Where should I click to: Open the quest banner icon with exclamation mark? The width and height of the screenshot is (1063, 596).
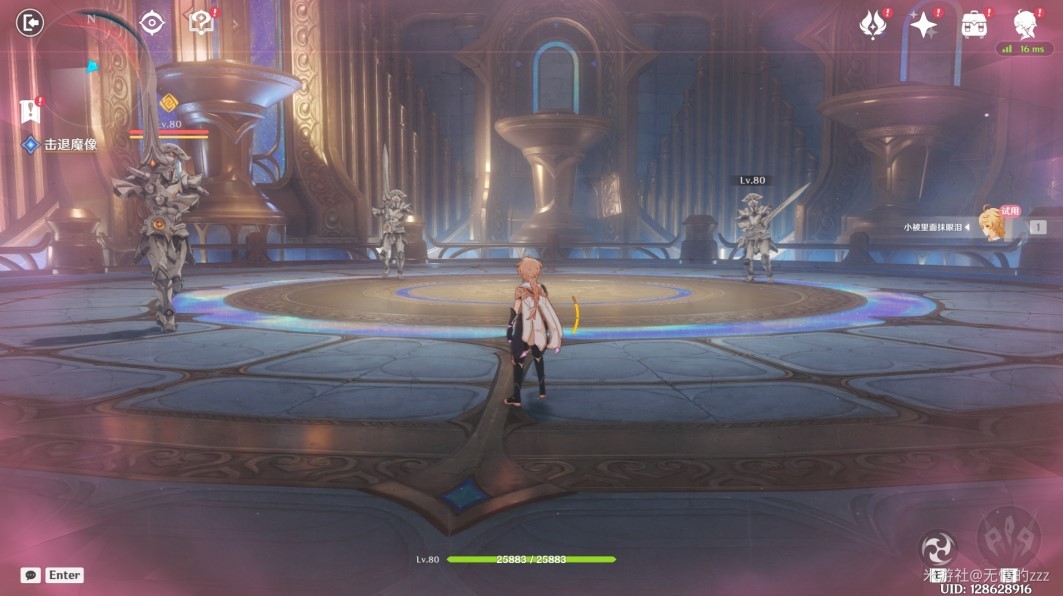29,109
